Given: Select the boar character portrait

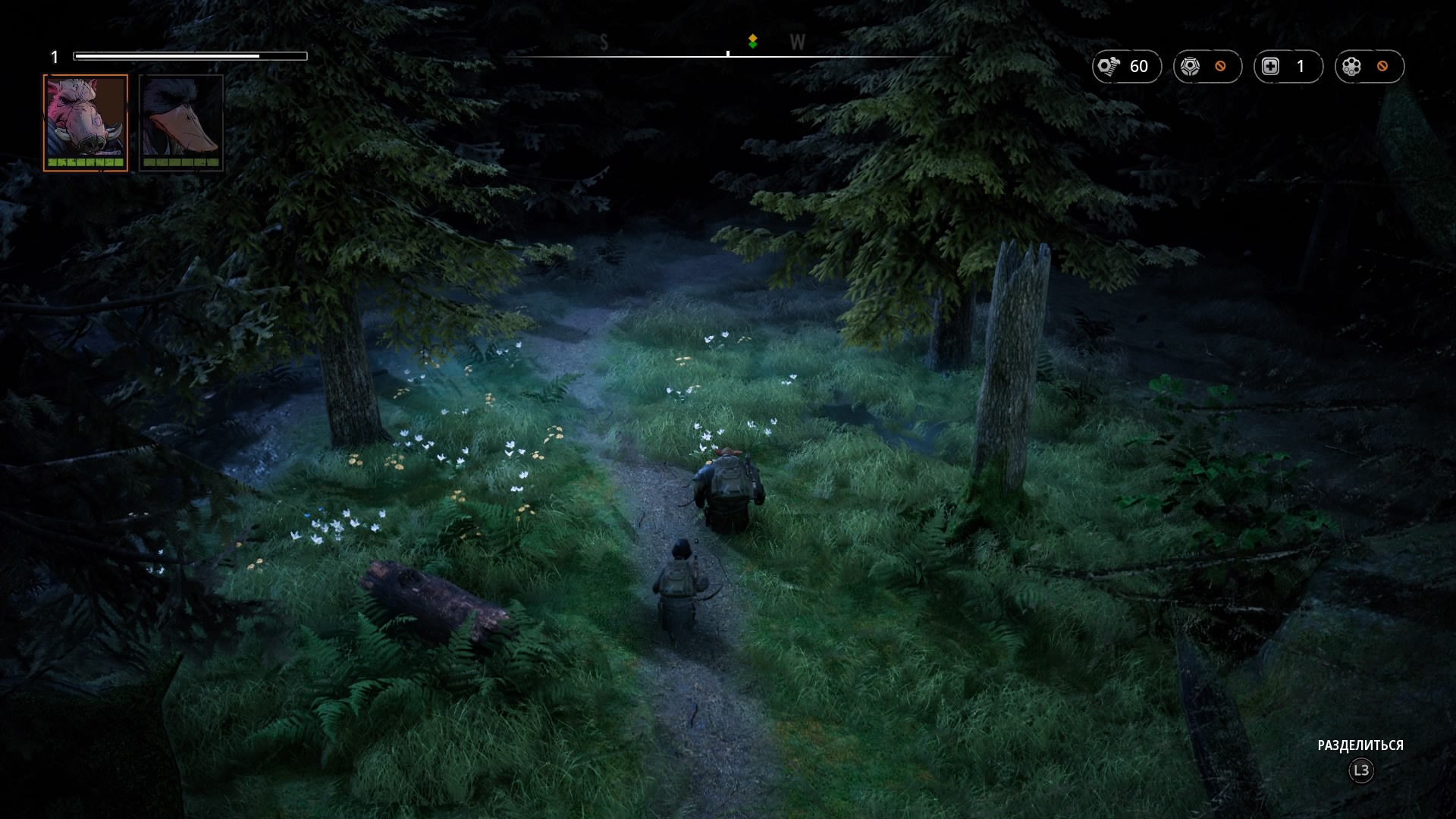Looking at the screenshot, I should [86, 122].
